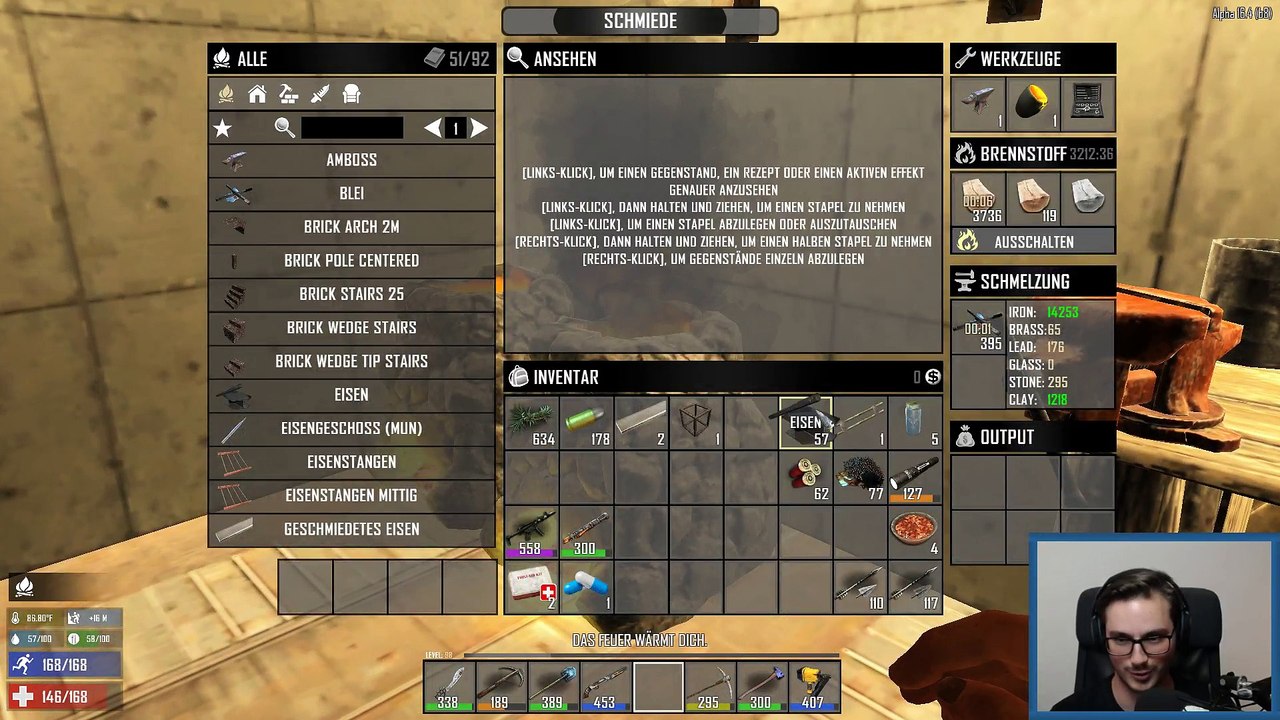1280x720 pixels.
Task: Toggle the favorites star filter
Action: 223,128
